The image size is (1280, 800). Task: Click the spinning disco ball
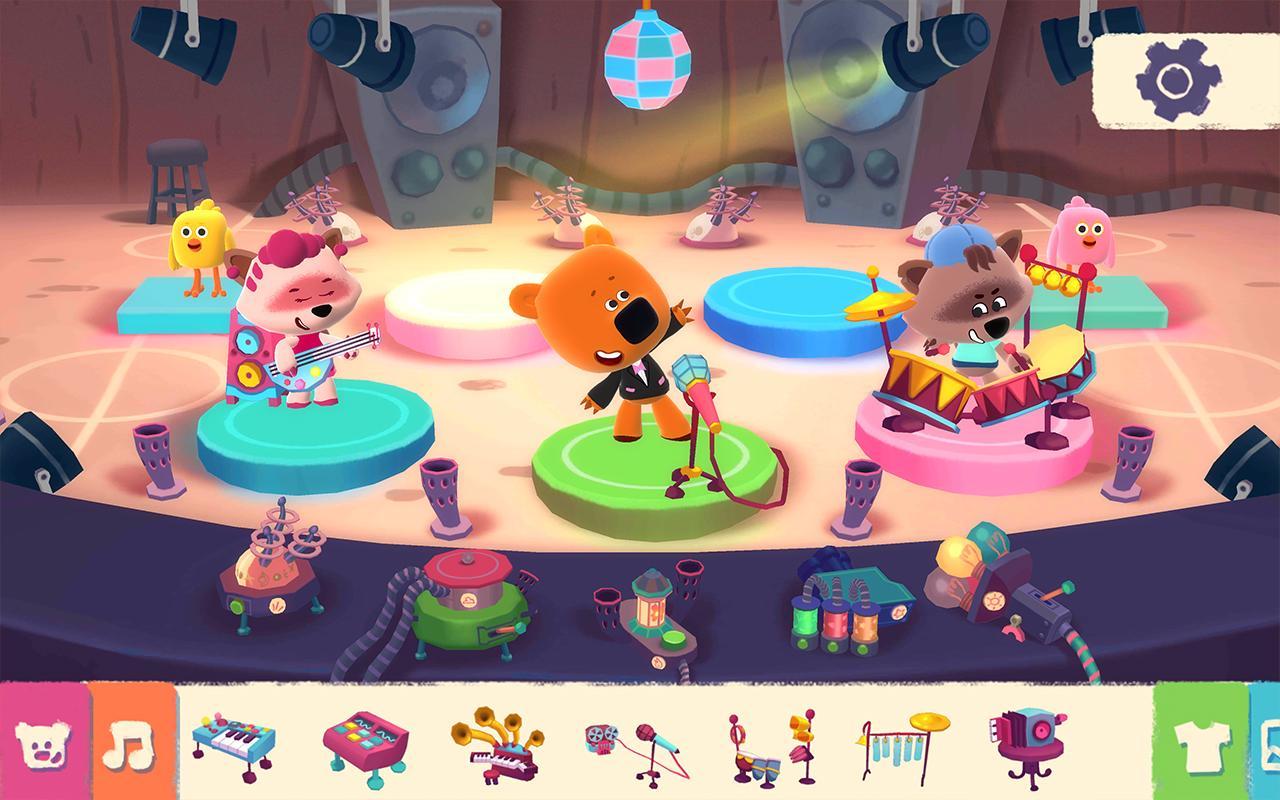click(x=649, y=57)
